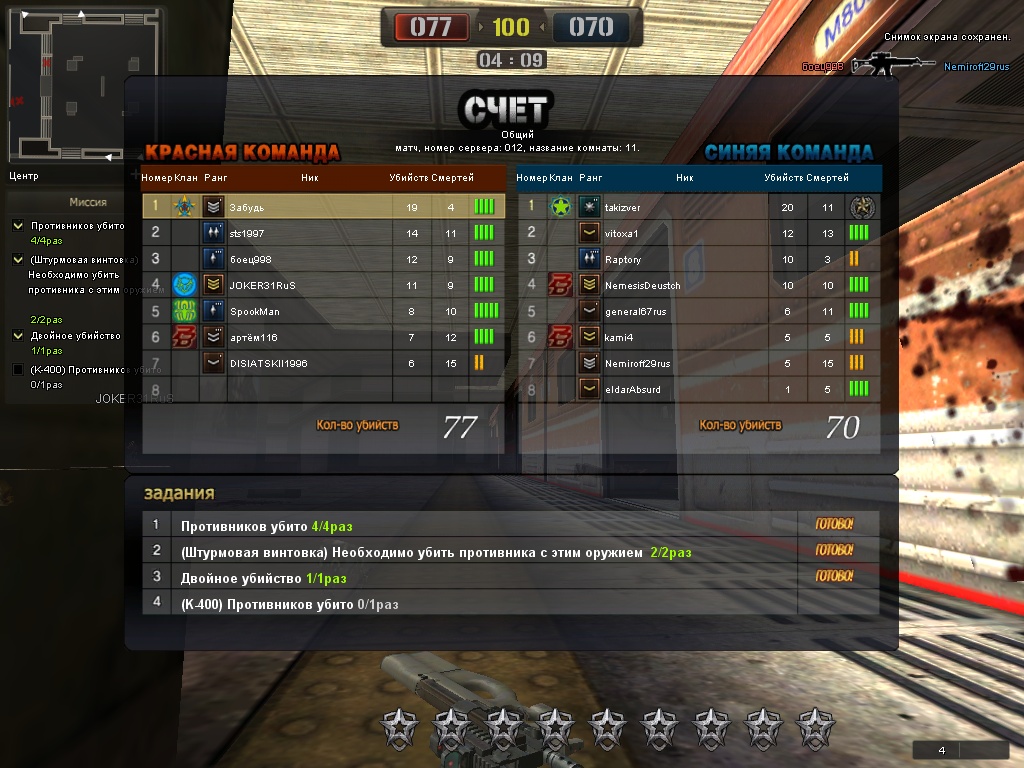Image resolution: width=1024 pixels, height=768 pixels.
Task: Select the unfinished K-400 row under задания
Action: (470, 604)
